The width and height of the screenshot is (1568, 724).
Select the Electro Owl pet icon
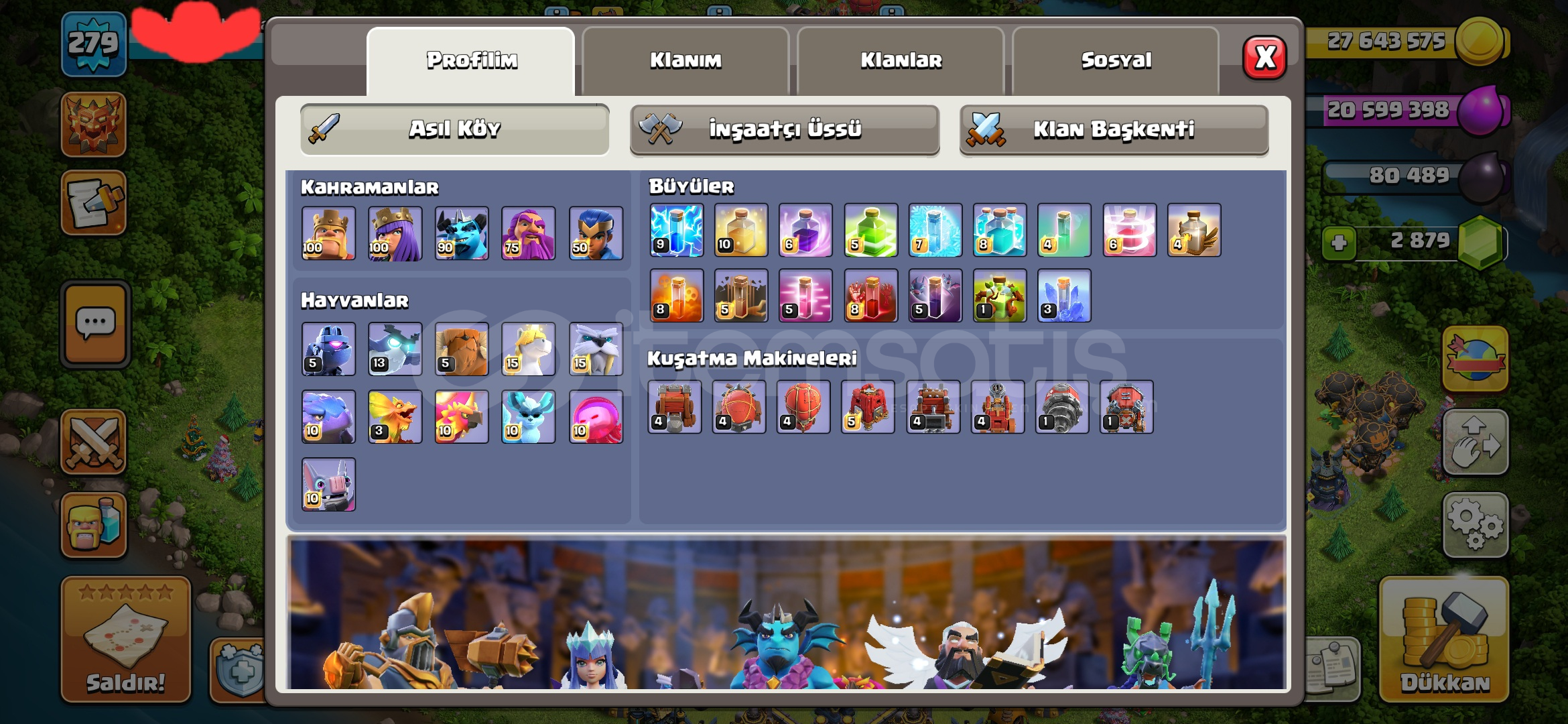click(395, 349)
